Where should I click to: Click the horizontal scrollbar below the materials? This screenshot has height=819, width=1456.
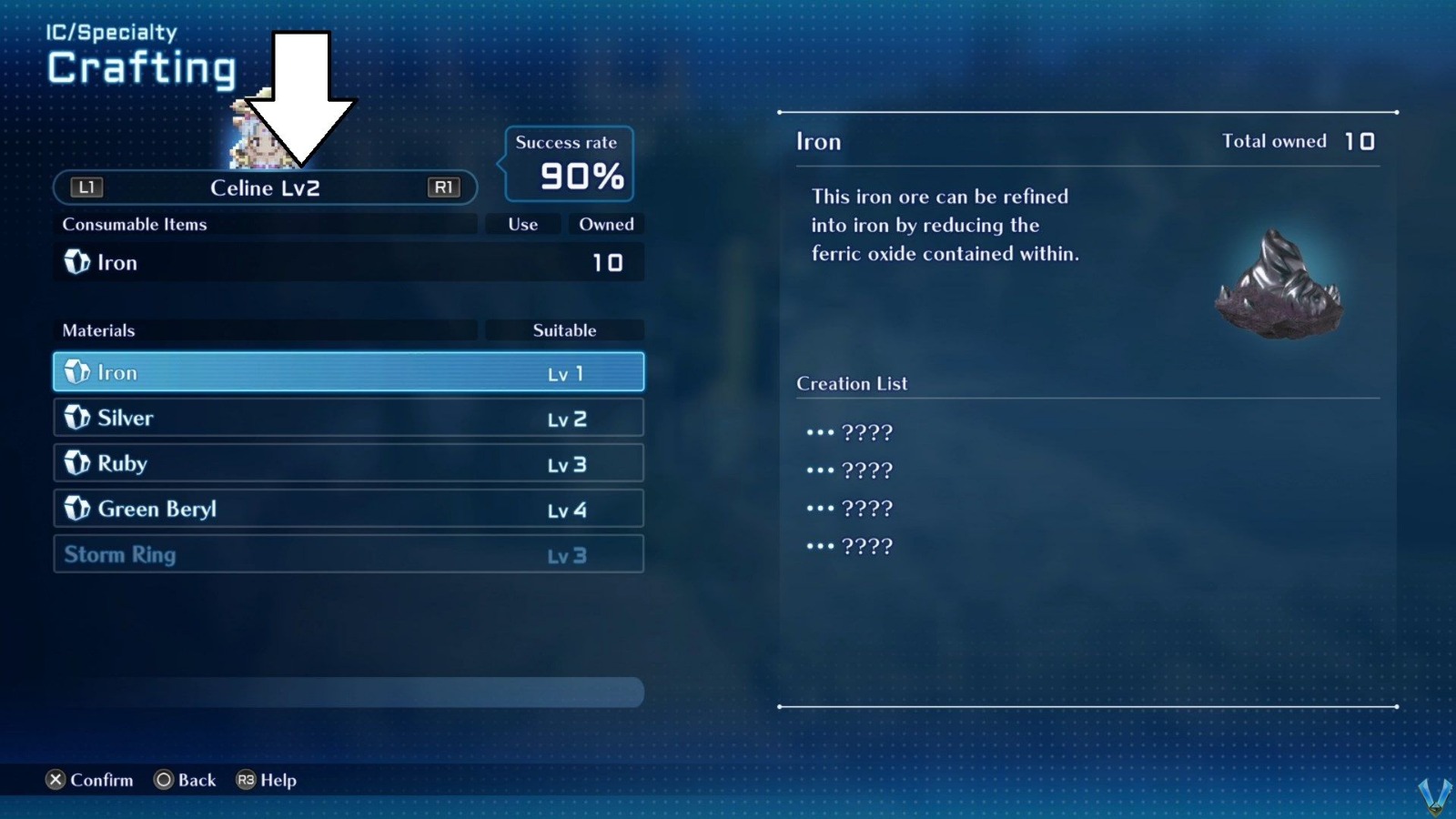349,692
